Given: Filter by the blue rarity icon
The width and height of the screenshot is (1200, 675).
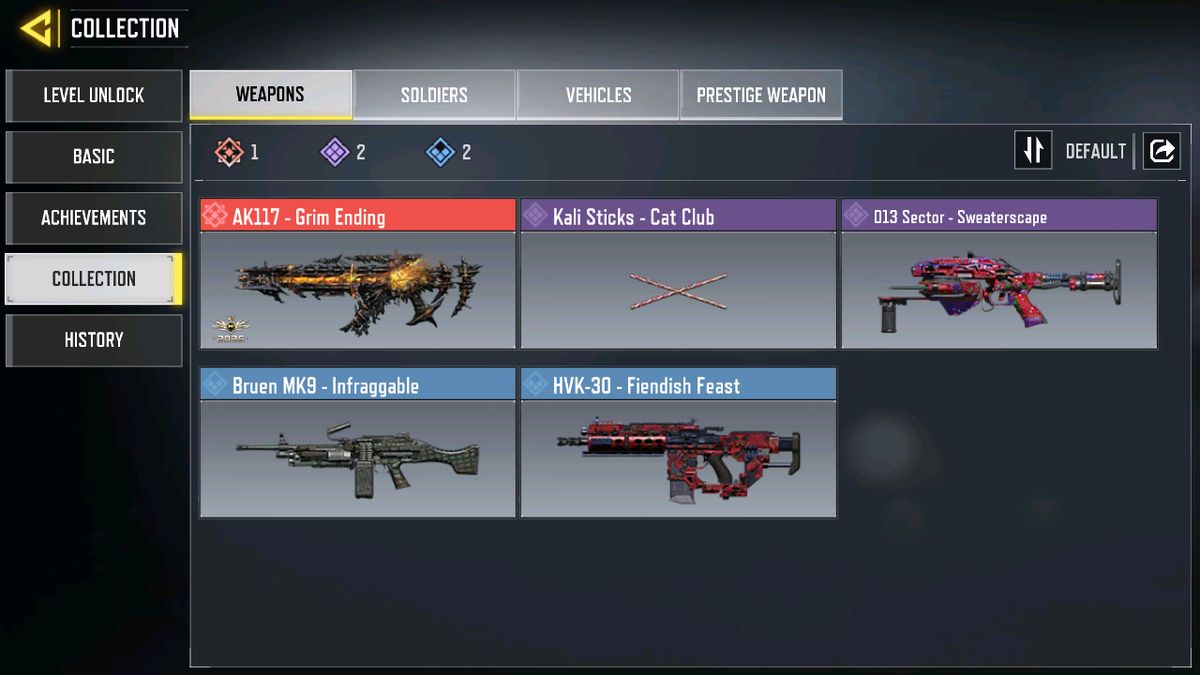Looking at the screenshot, I should 441,152.
